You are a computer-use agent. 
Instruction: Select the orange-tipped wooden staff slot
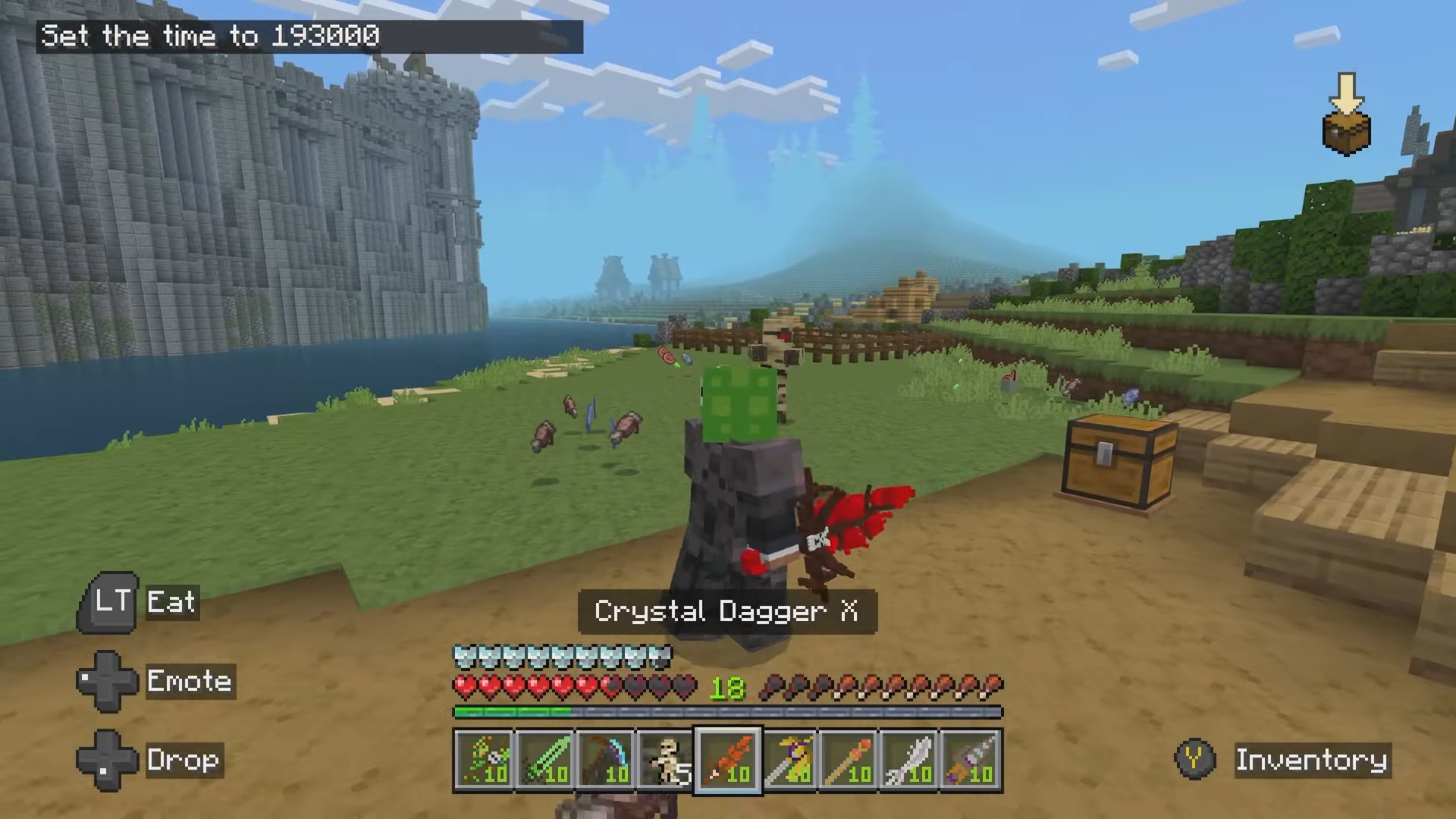coord(849,760)
